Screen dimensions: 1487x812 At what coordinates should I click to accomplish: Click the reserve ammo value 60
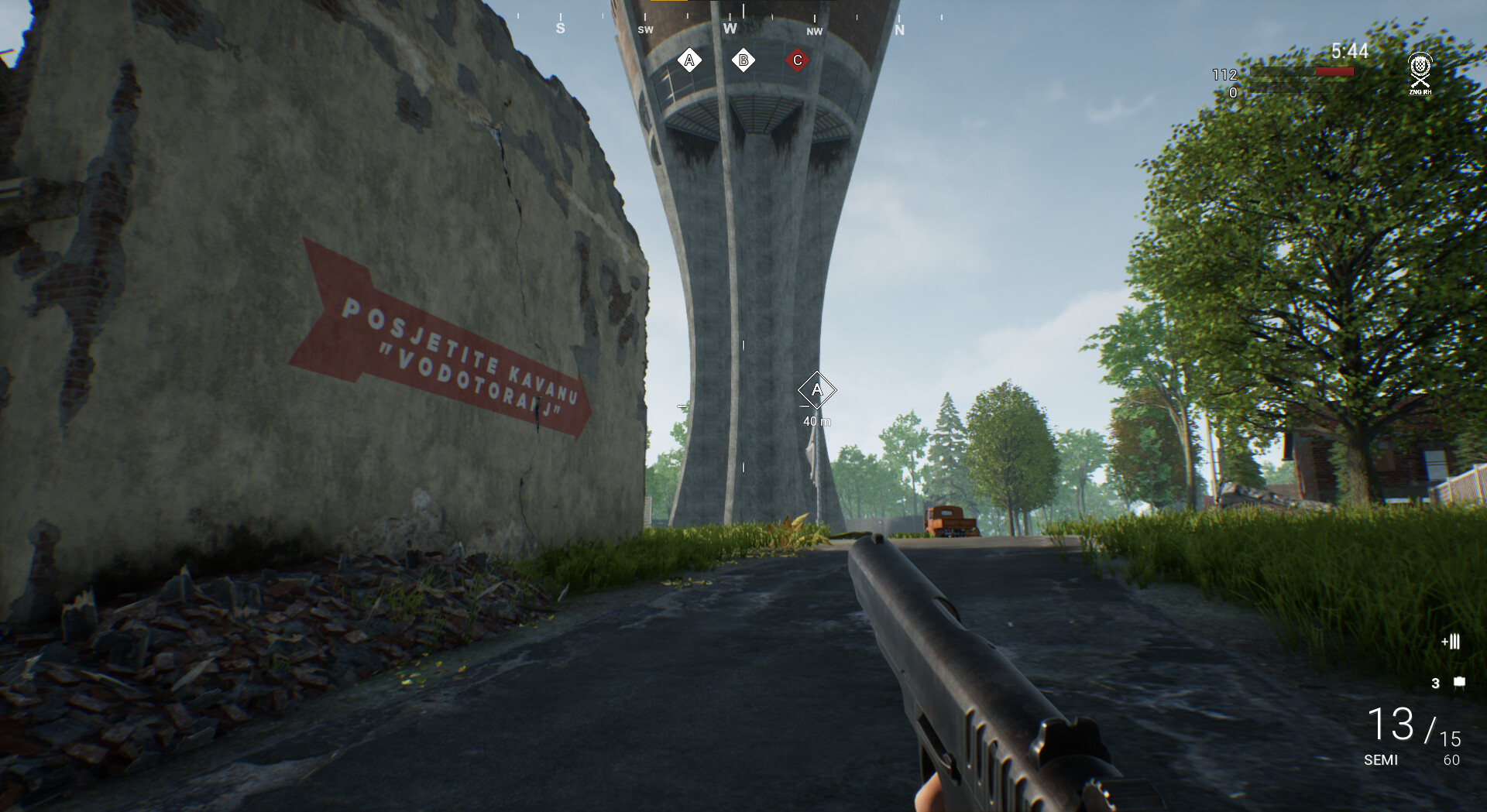coord(1451,759)
